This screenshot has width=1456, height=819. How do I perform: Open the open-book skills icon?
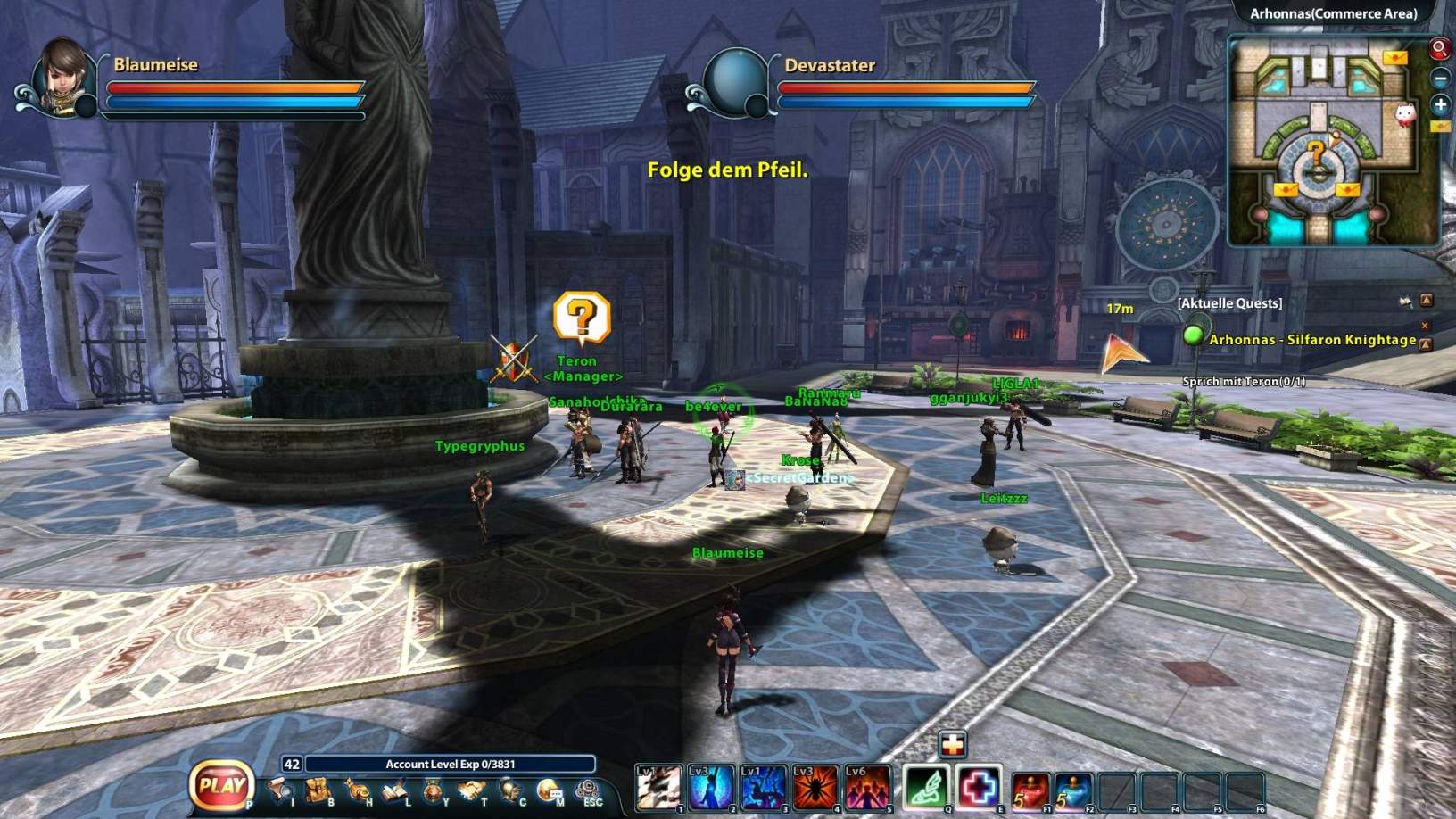point(395,790)
